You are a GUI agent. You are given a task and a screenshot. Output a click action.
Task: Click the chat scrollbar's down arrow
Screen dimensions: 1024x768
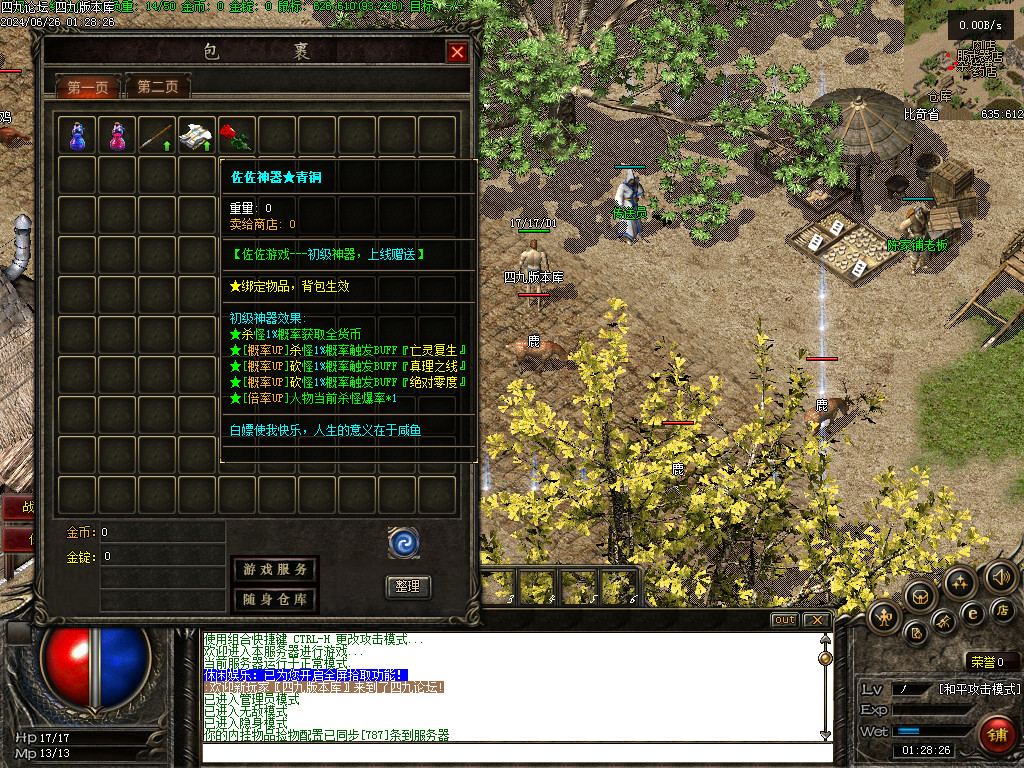pyautogui.click(x=825, y=735)
